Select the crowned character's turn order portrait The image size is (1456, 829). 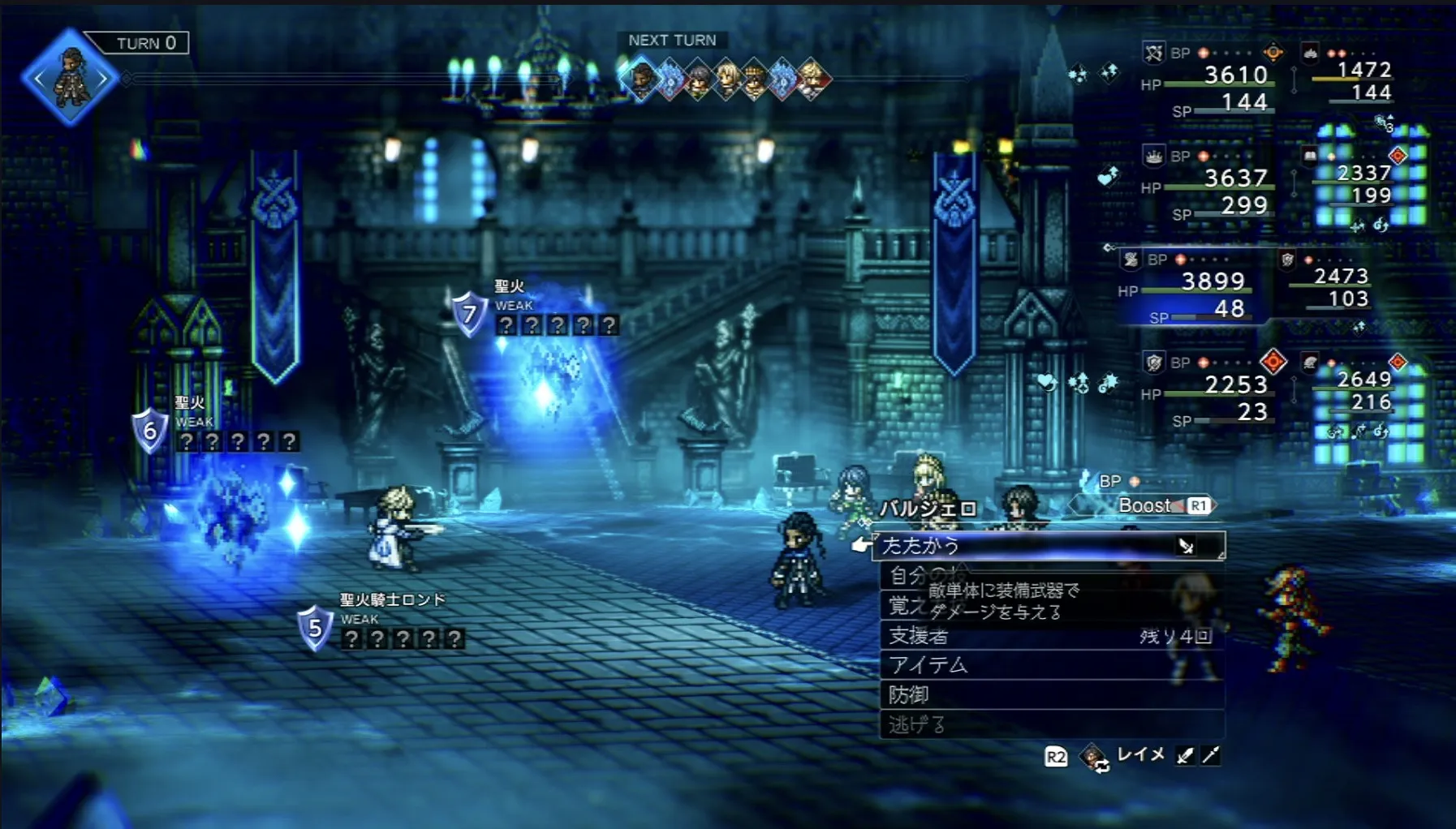pos(755,79)
